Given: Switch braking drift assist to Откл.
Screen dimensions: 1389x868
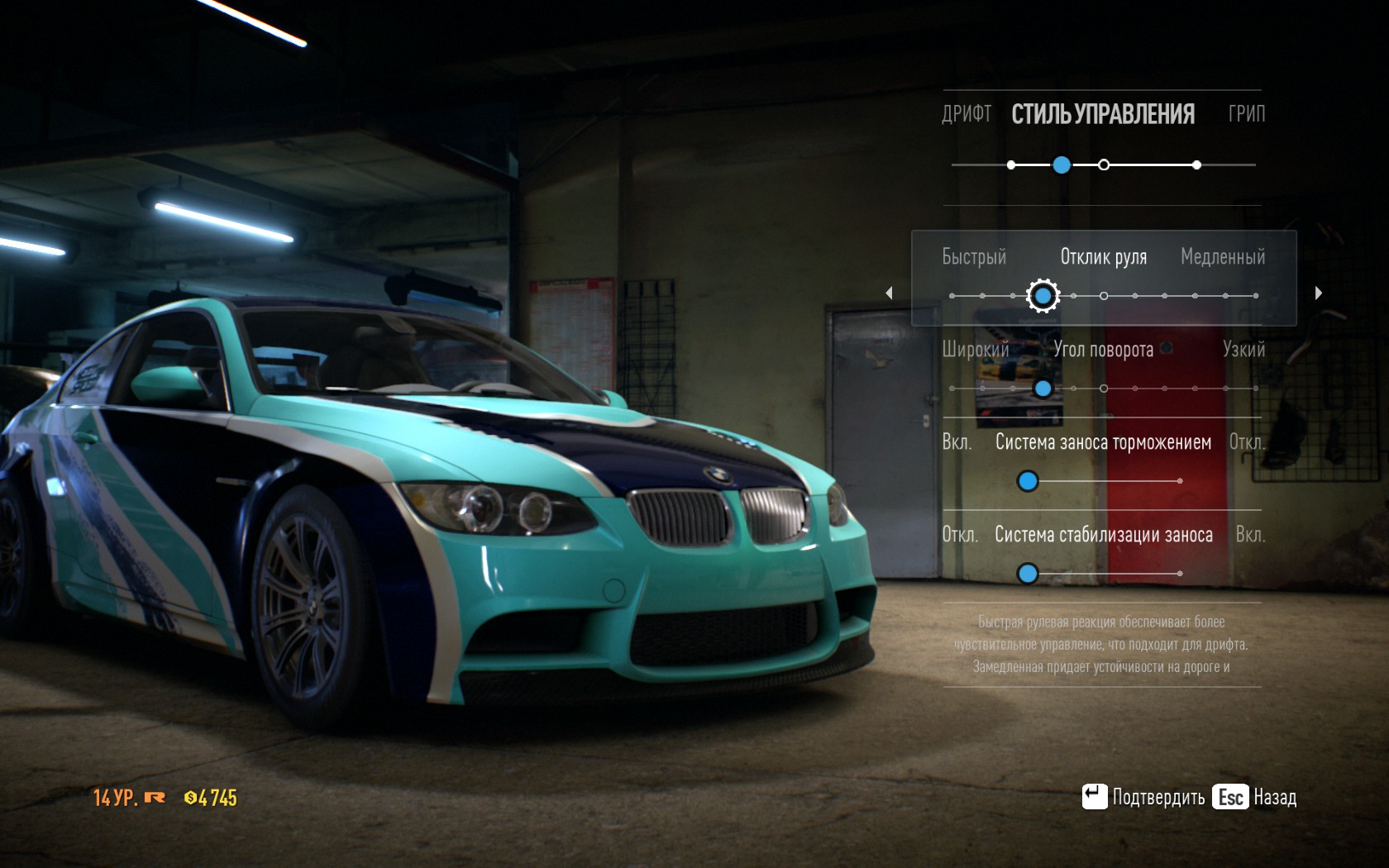Looking at the screenshot, I should 1246,442.
